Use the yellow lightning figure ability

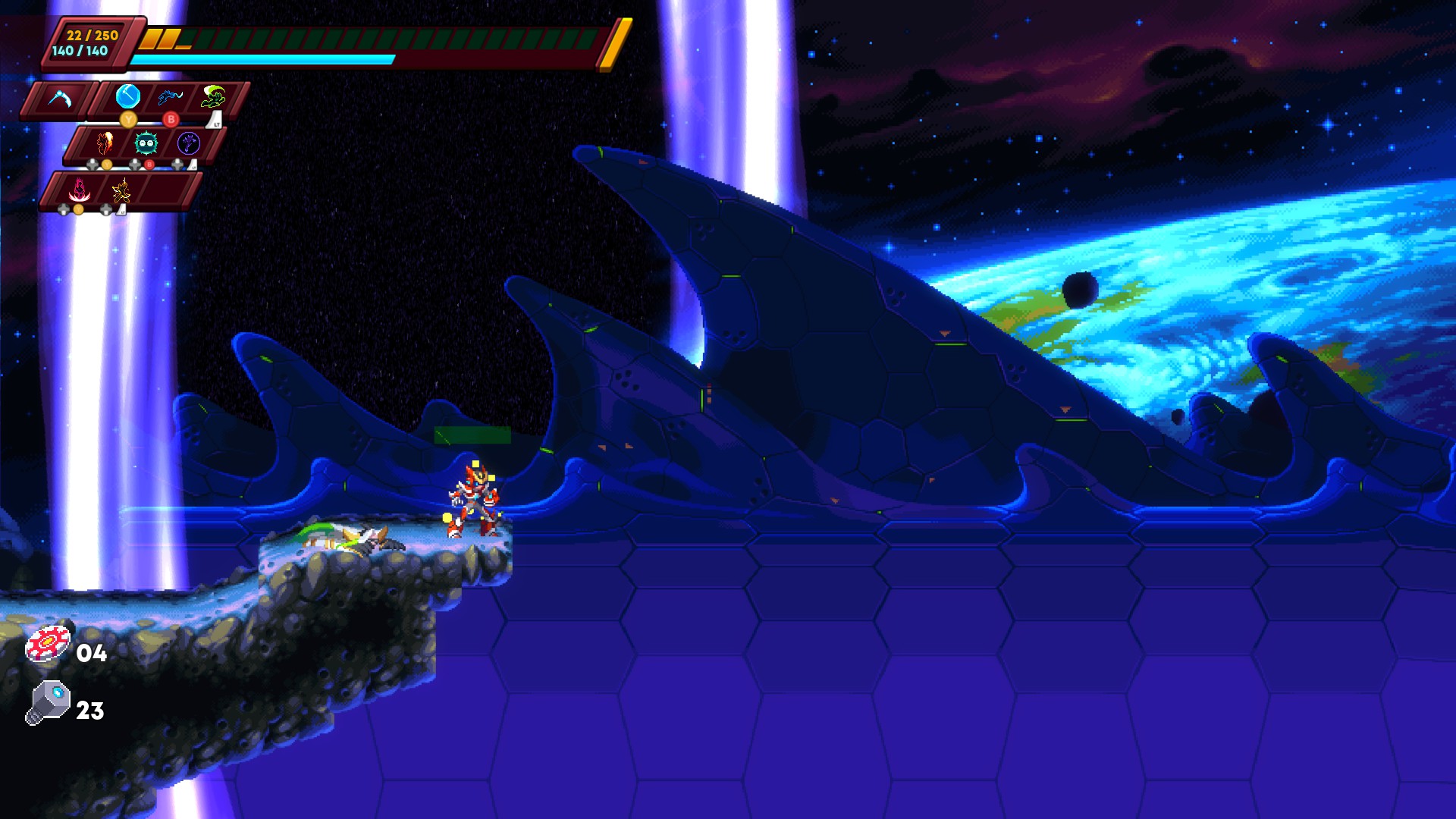tap(121, 190)
